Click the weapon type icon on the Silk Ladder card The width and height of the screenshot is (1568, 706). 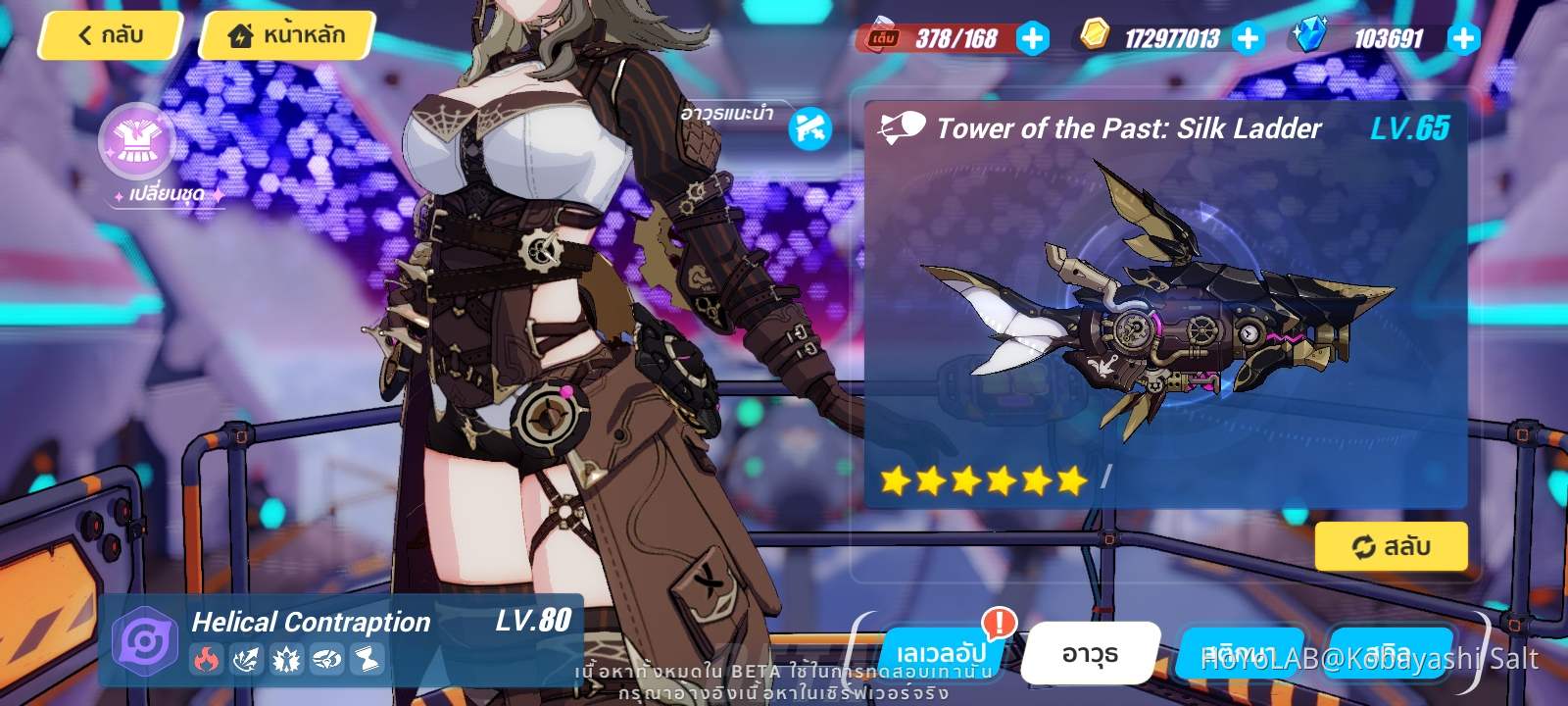tap(903, 126)
